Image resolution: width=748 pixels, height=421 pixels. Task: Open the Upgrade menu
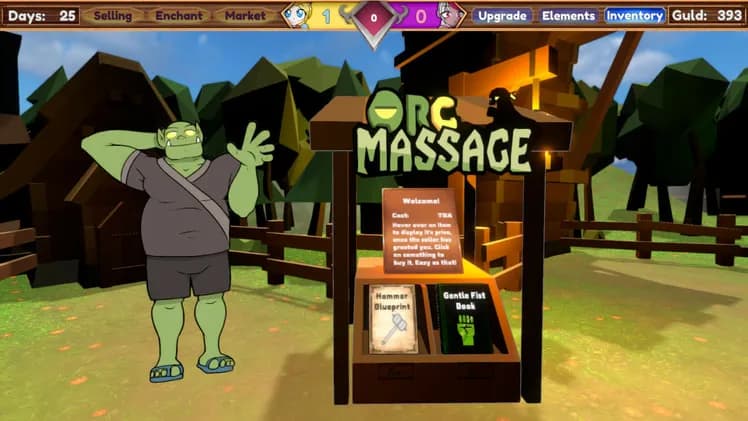pyautogui.click(x=502, y=16)
